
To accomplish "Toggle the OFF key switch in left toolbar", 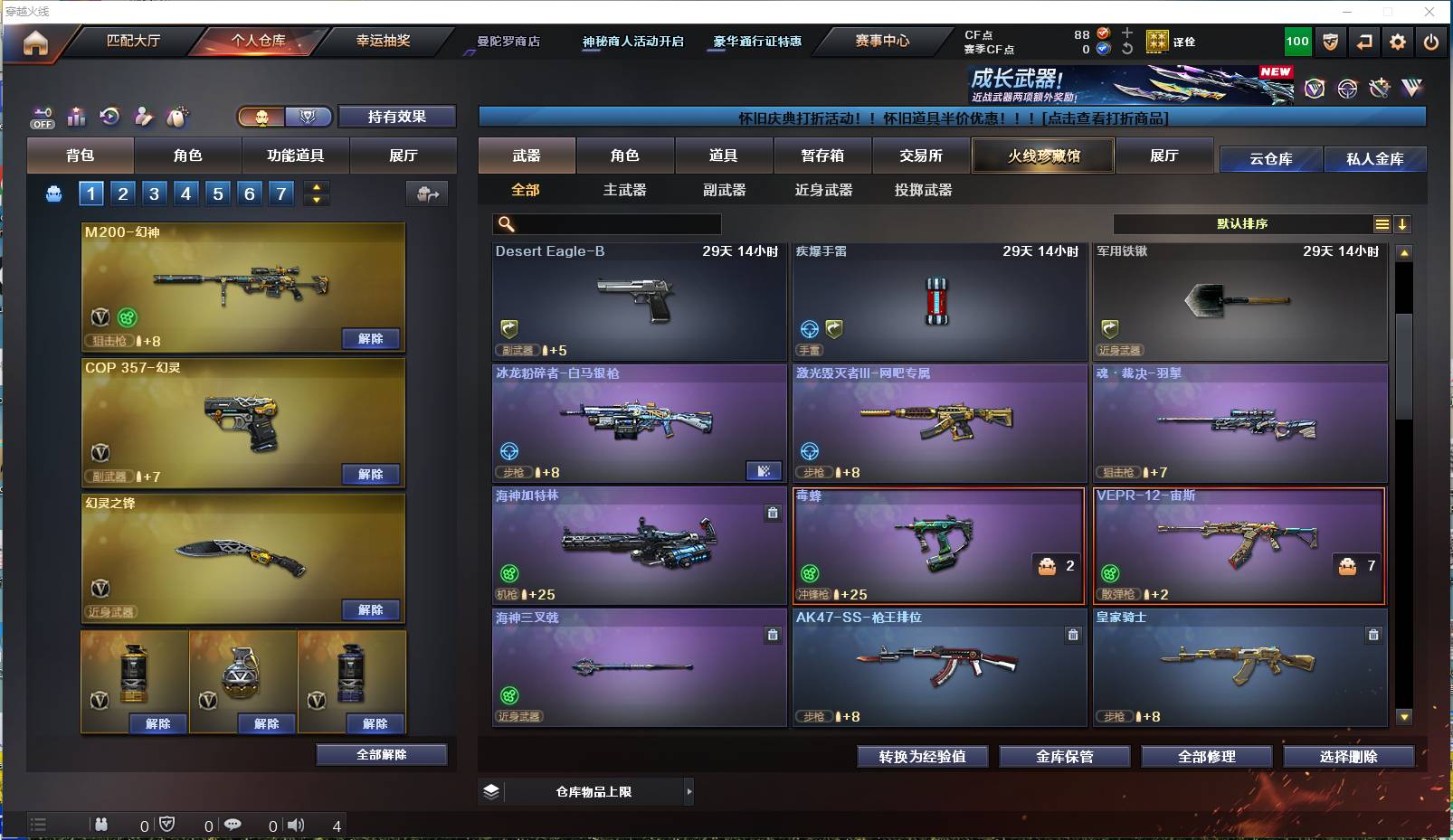I will point(42,117).
